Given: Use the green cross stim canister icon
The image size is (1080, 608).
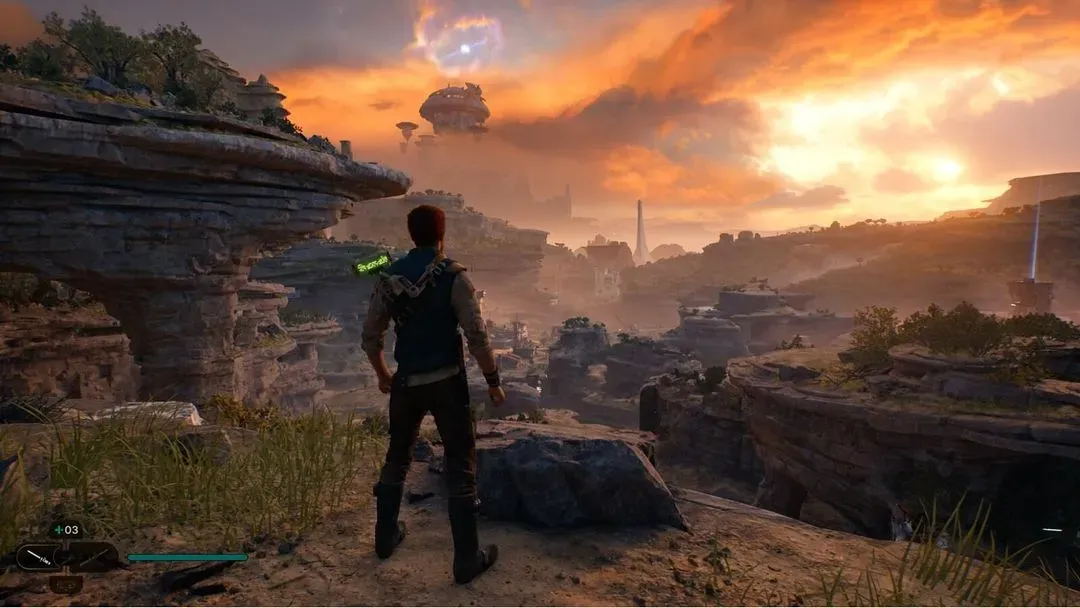Looking at the screenshot, I should point(56,530).
